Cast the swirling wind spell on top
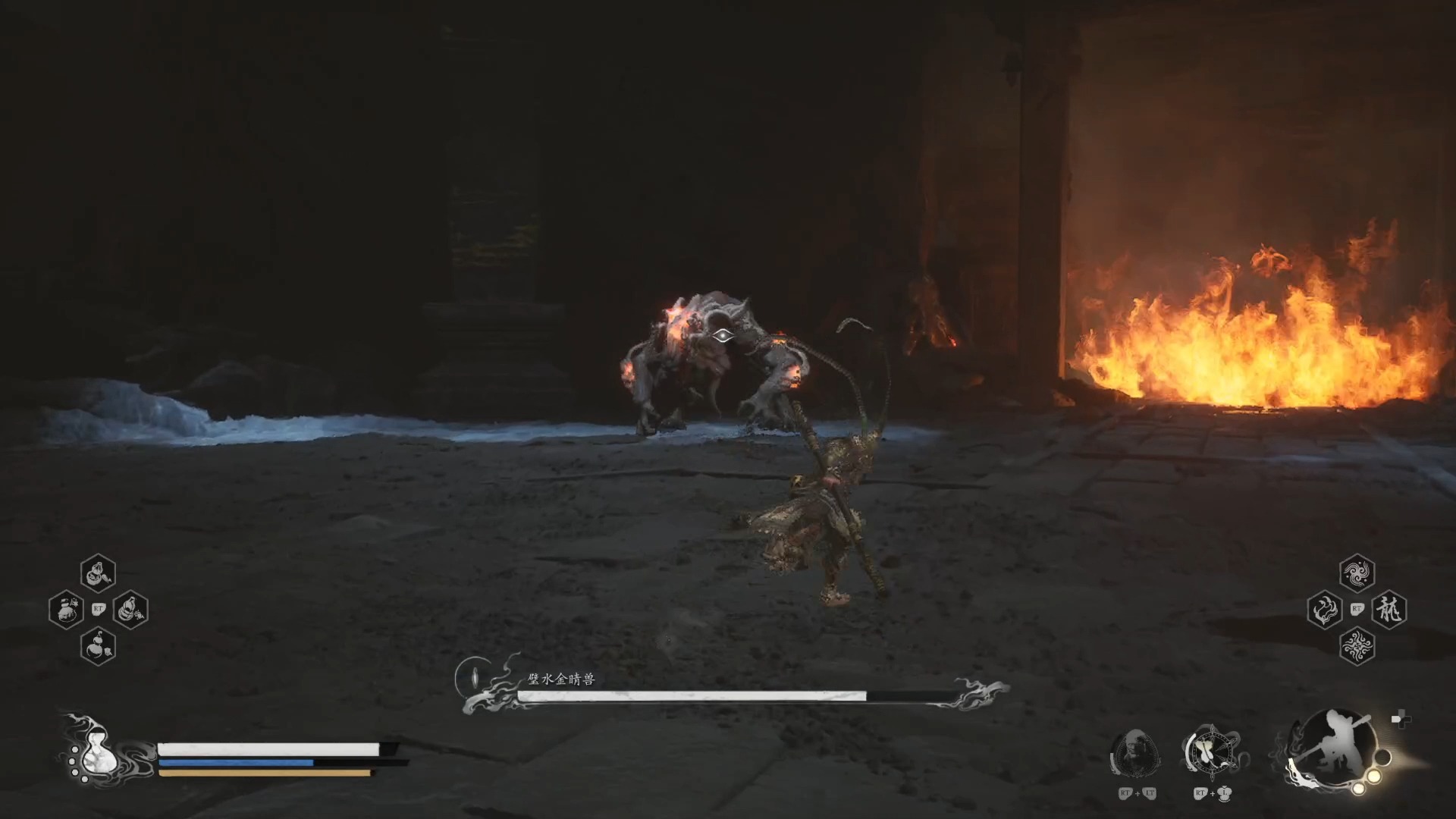Viewport: 1456px width, 819px height. 1357,573
